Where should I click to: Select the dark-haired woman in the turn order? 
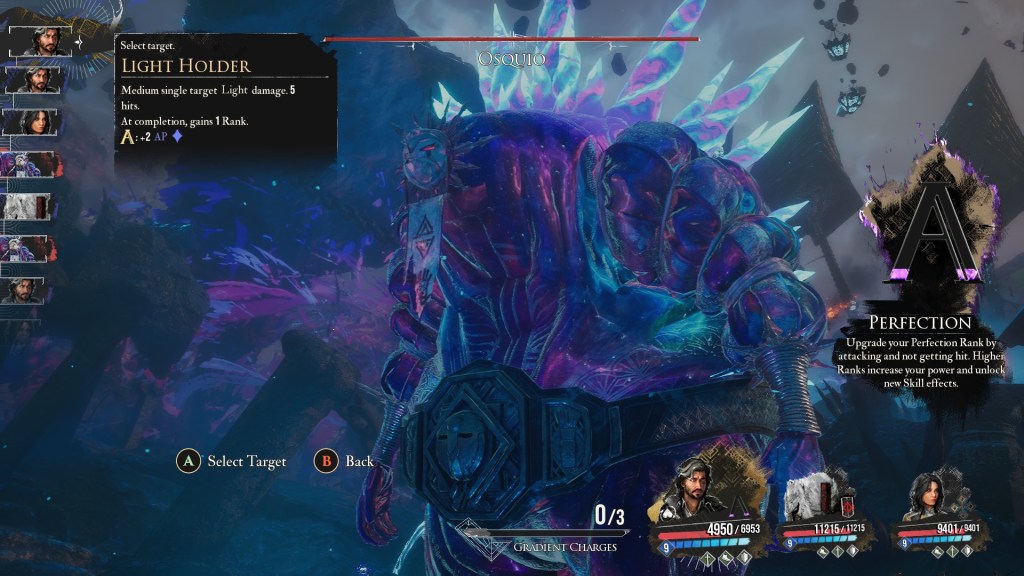pyautogui.click(x=35, y=121)
